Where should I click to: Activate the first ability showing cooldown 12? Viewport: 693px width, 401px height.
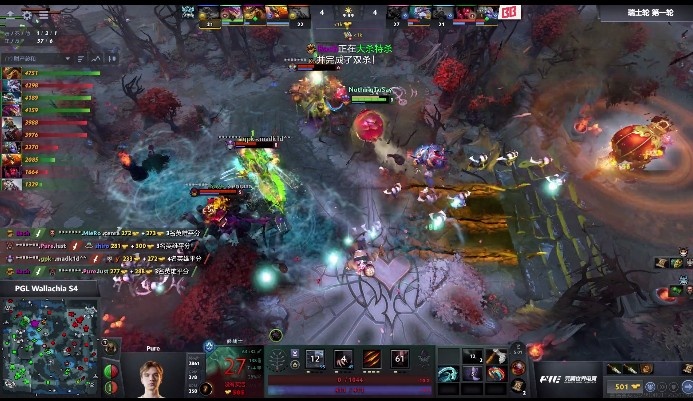(x=315, y=359)
